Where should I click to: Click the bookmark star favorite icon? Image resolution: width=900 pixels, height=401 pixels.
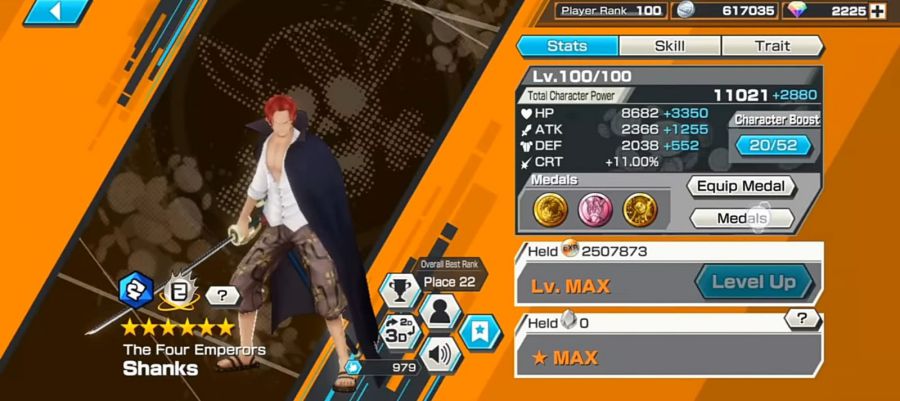coord(481,332)
